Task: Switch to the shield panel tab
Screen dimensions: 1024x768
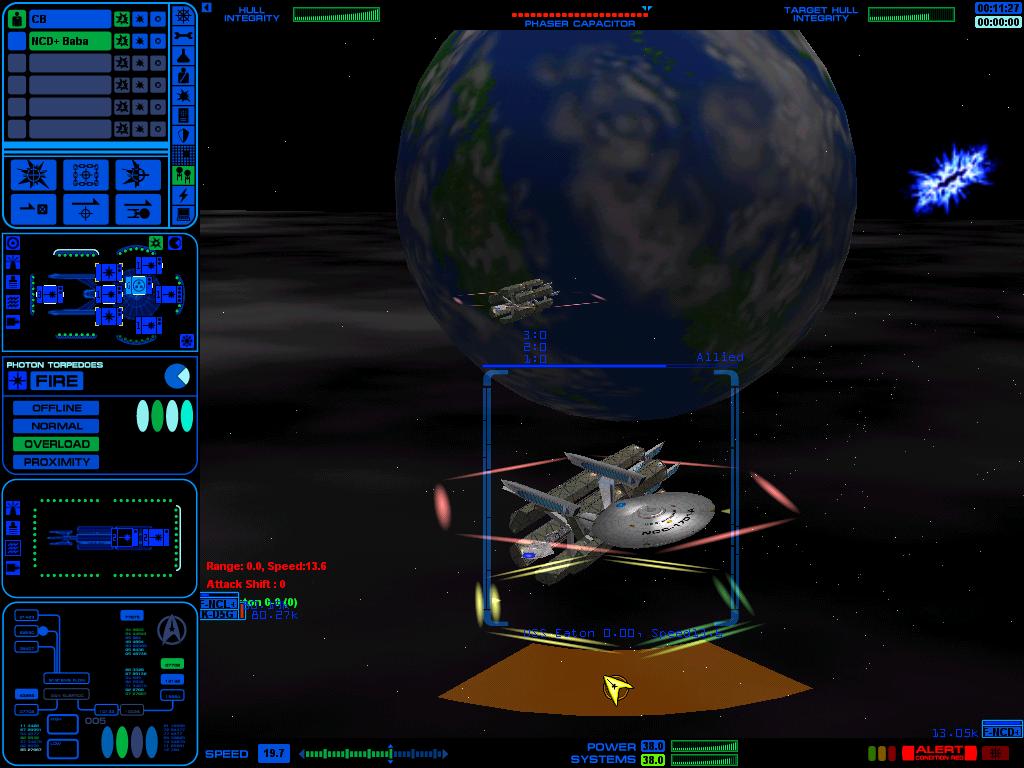Action: (x=184, y=135)
